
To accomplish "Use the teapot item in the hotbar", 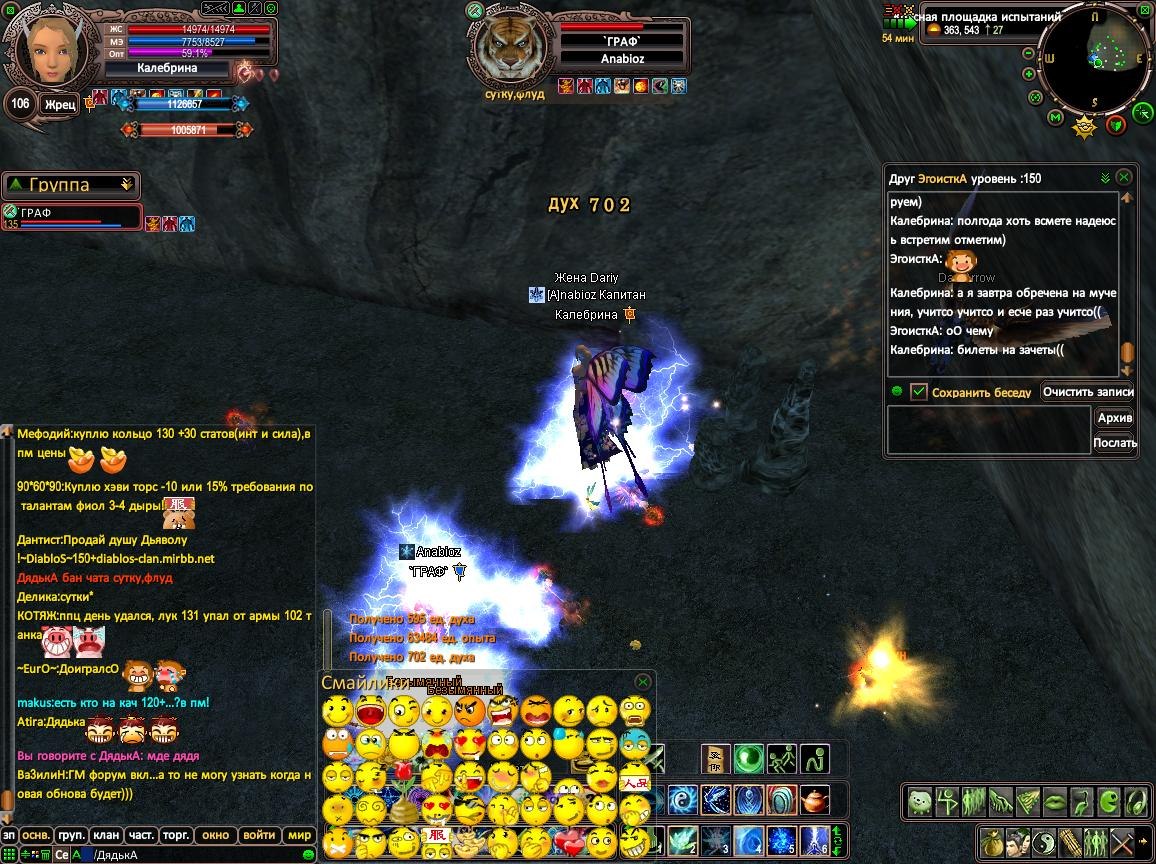I will coord(816,801).
